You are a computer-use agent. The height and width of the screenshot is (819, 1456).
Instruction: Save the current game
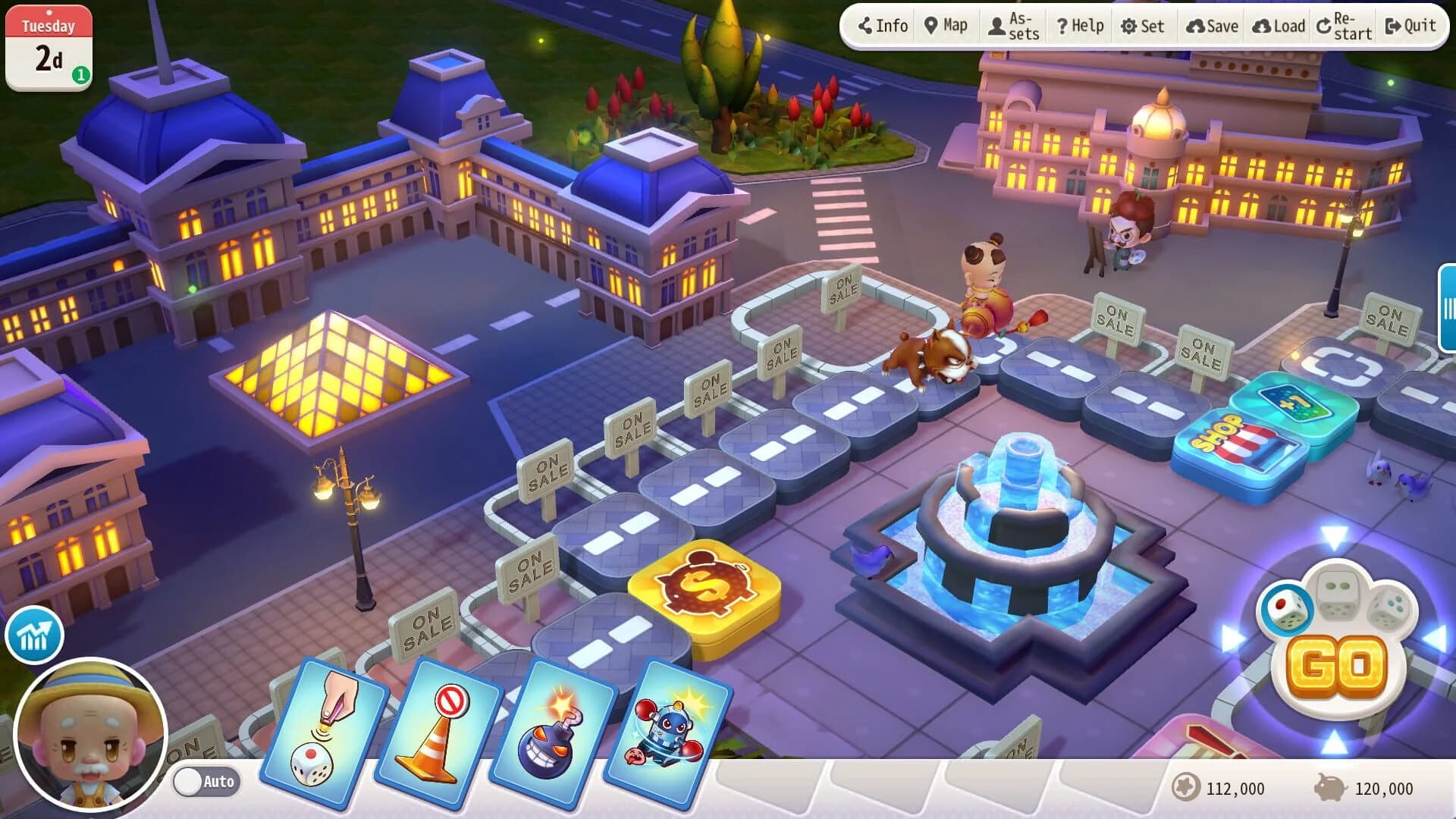1211,25
